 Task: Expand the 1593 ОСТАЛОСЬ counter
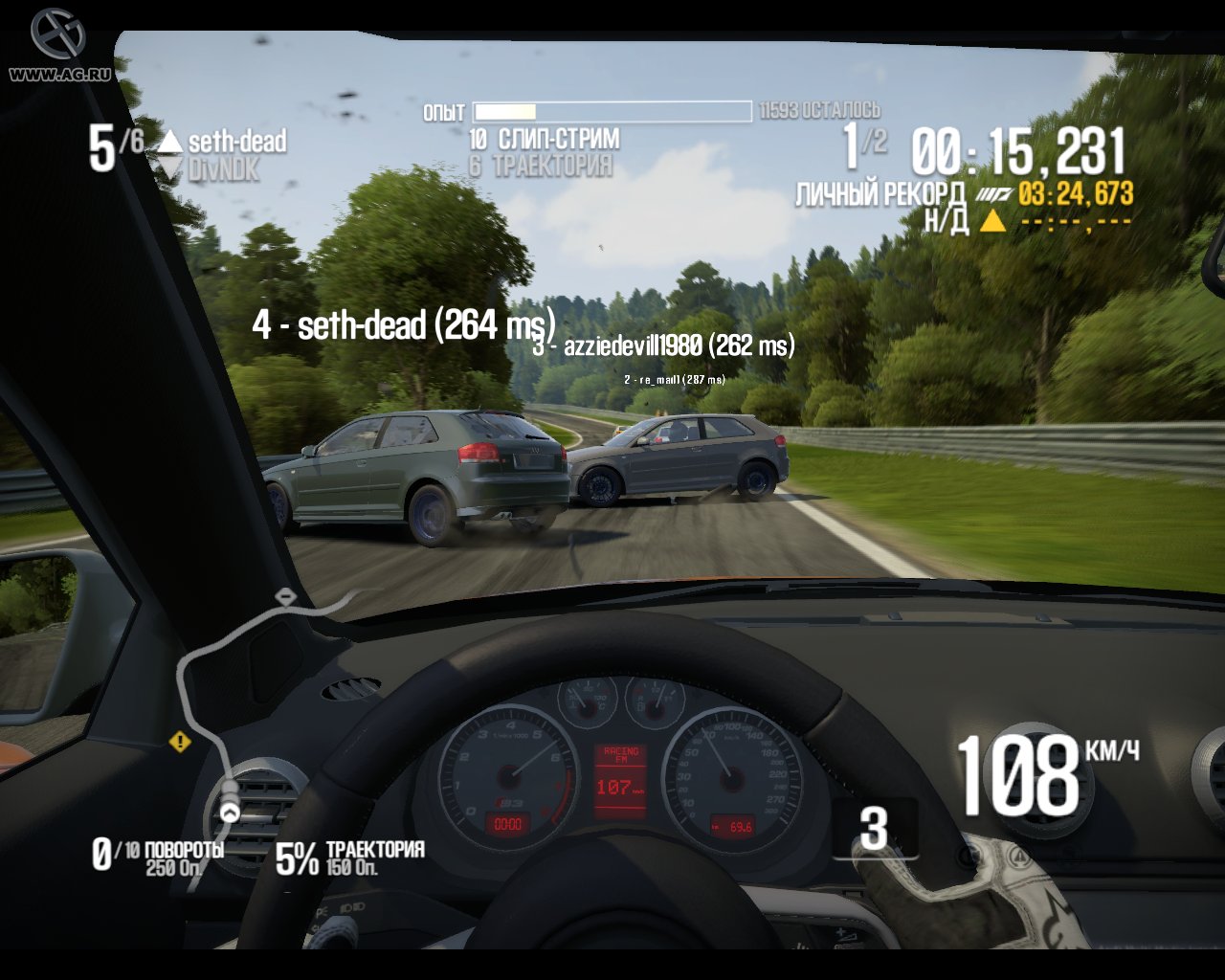[x=818, y=110]
